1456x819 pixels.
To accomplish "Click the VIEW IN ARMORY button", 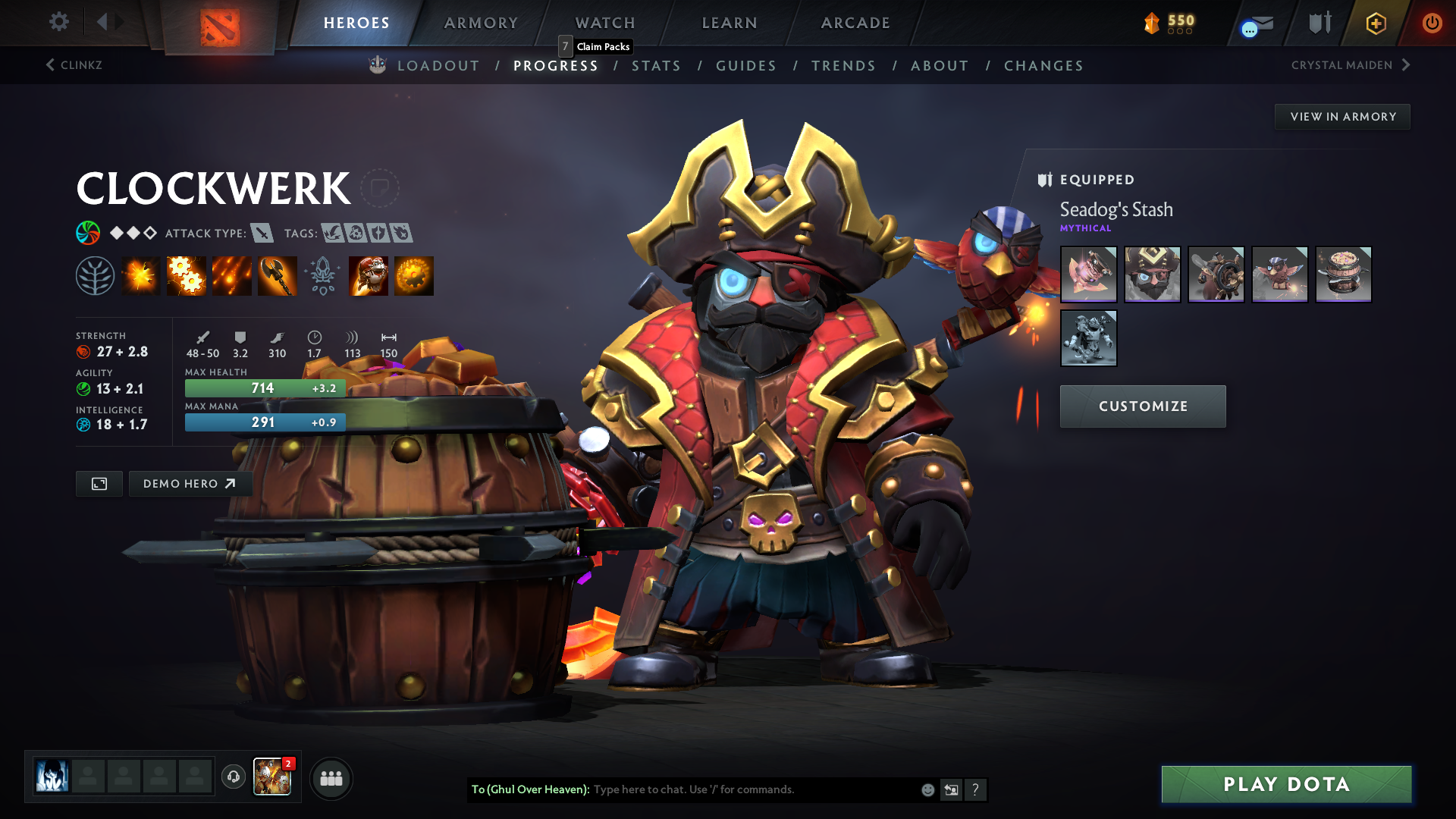I will click(1342, 116).
